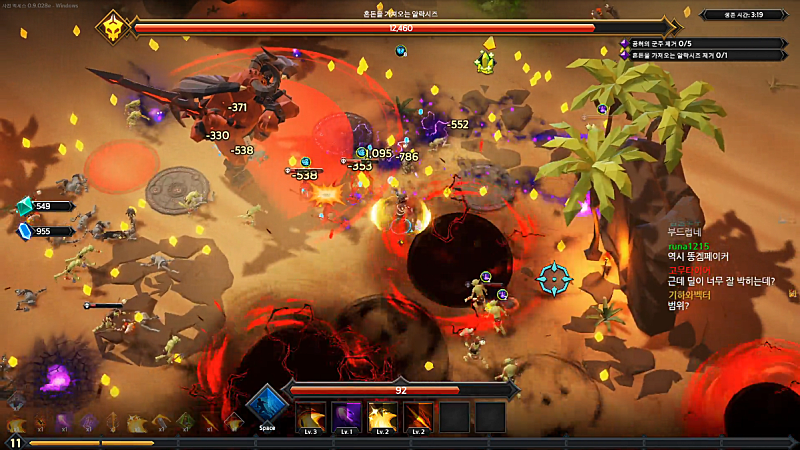The image size is (800, 450).
Task: Select the fiery spear Lv. 2 skill
Action: point(419,415)
